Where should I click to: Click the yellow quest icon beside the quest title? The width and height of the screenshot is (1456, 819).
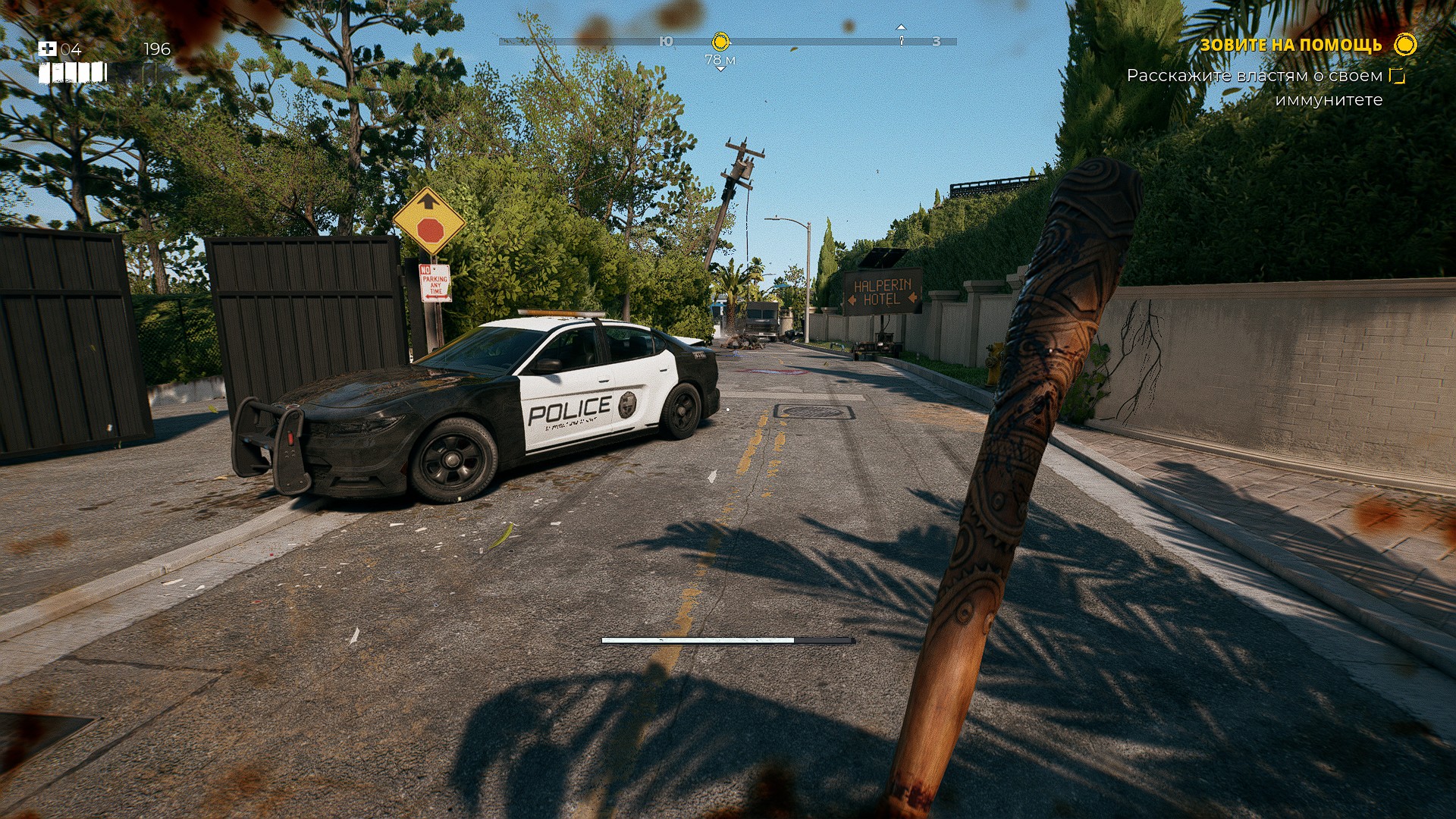point(1405,45)
